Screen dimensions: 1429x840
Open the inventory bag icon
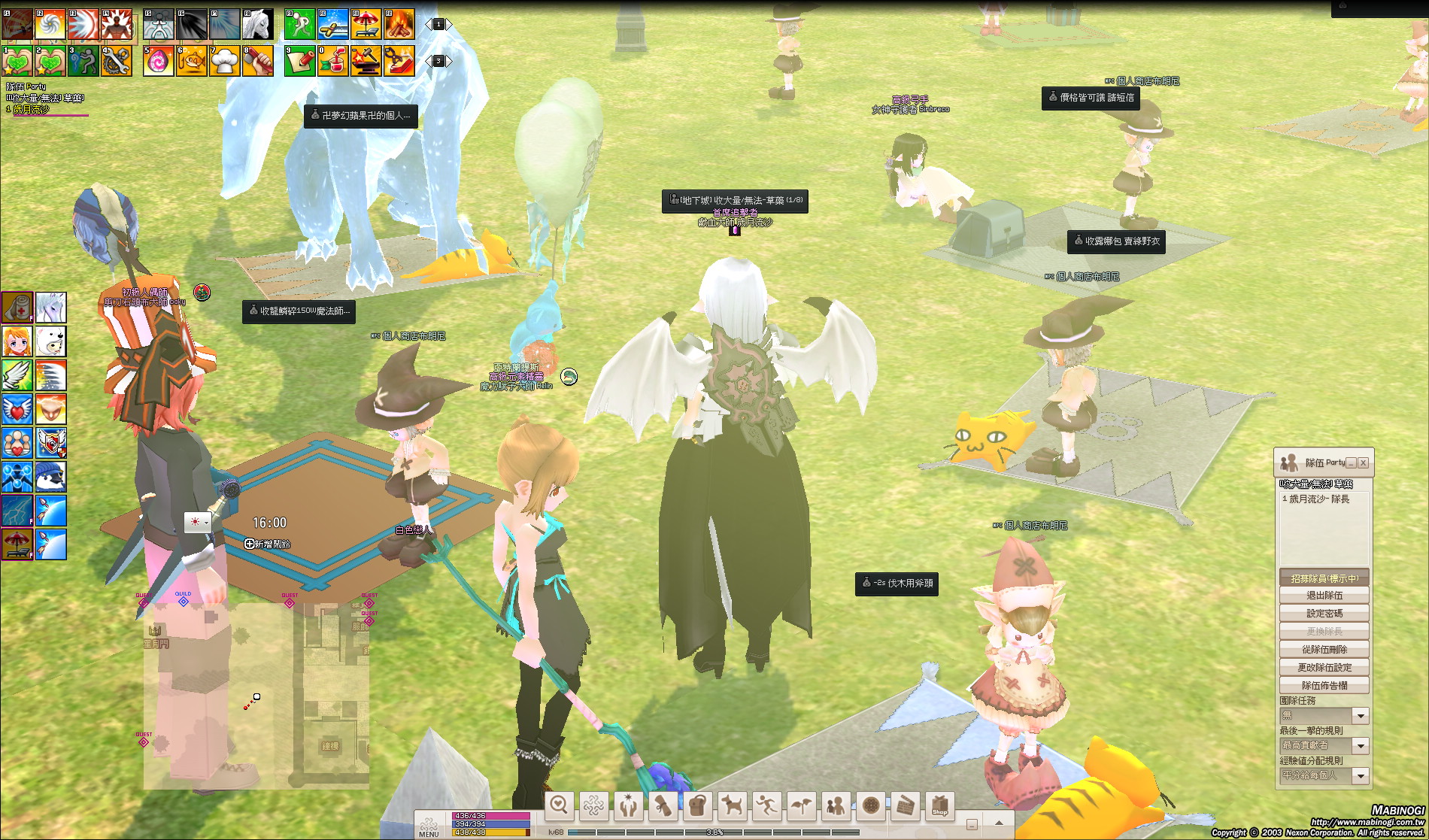(x=697, y=806)
